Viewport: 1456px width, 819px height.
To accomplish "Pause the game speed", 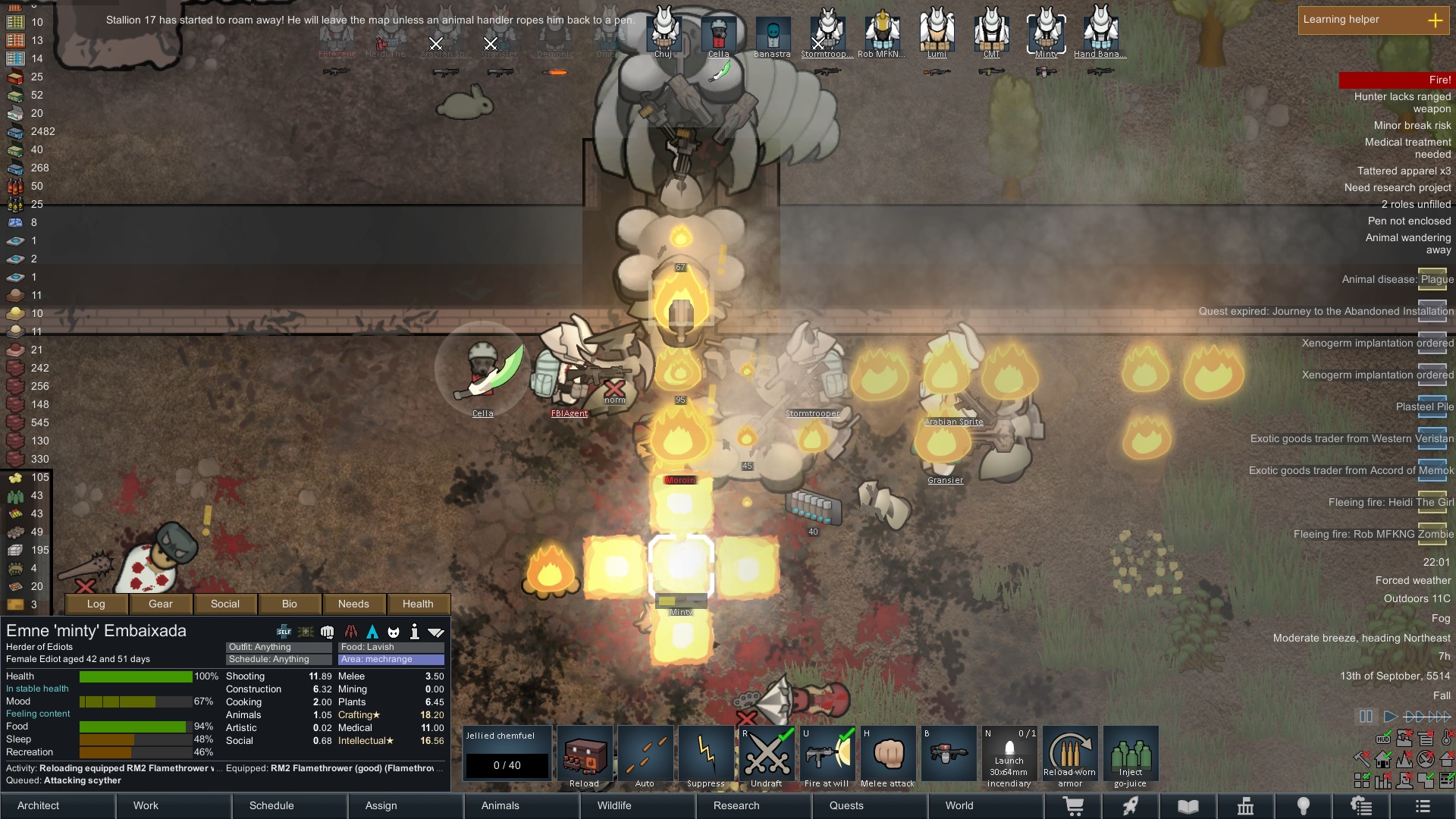I will click(x=1366, y=716).
